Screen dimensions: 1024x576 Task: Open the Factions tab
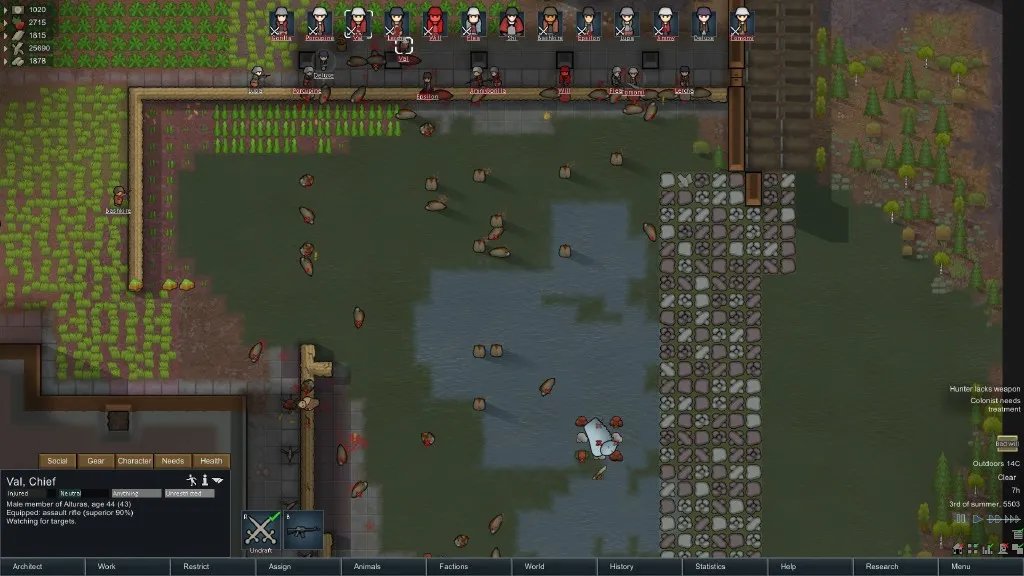tap(453, 567)
